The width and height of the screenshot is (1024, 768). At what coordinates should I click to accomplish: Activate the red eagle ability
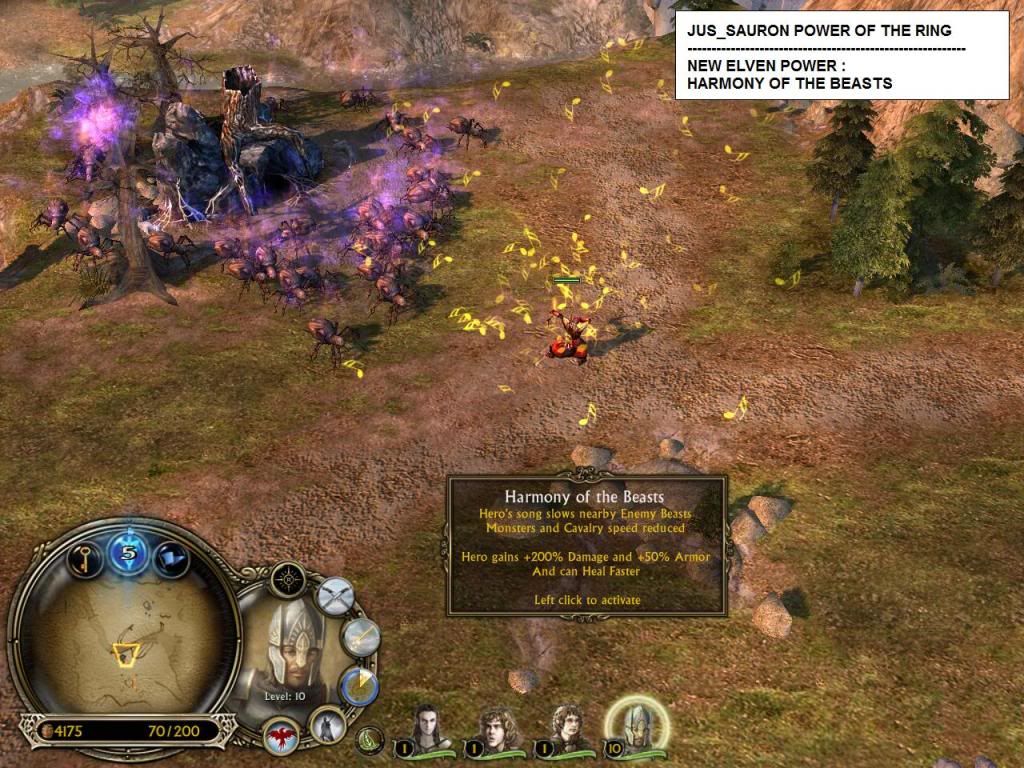click(282, 738)
